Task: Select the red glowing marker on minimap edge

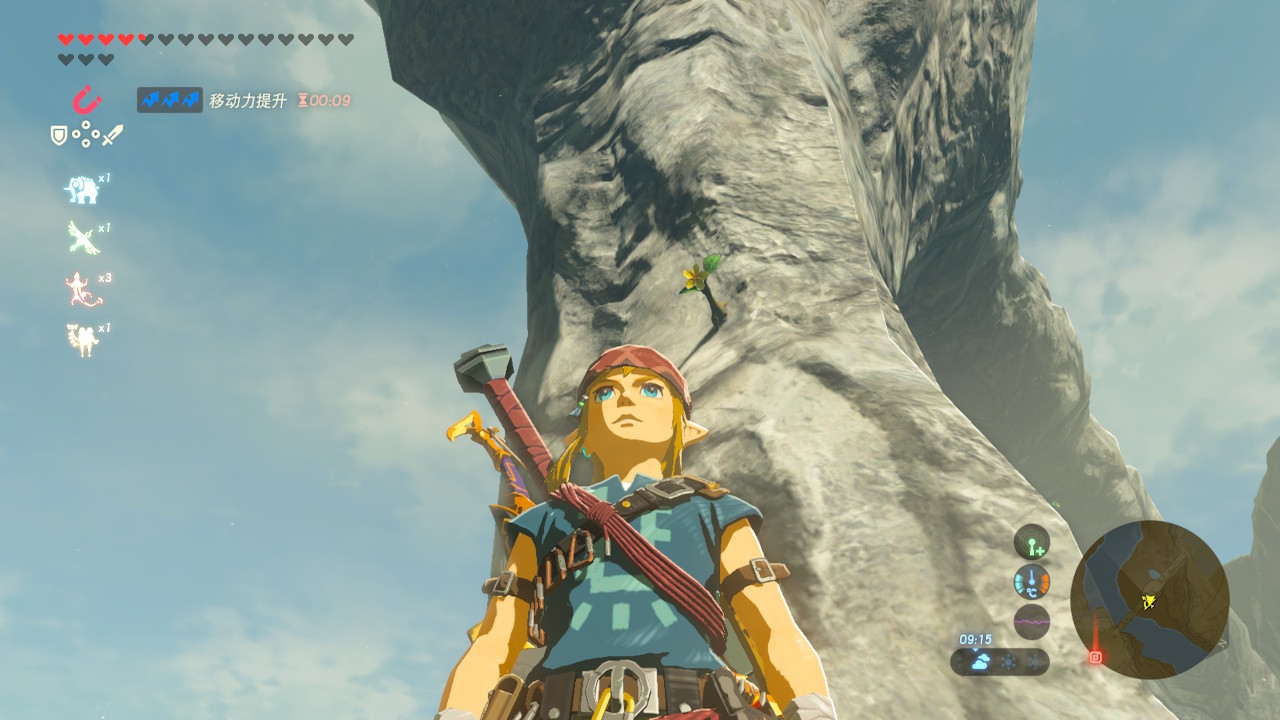Action: (1095, 657)
